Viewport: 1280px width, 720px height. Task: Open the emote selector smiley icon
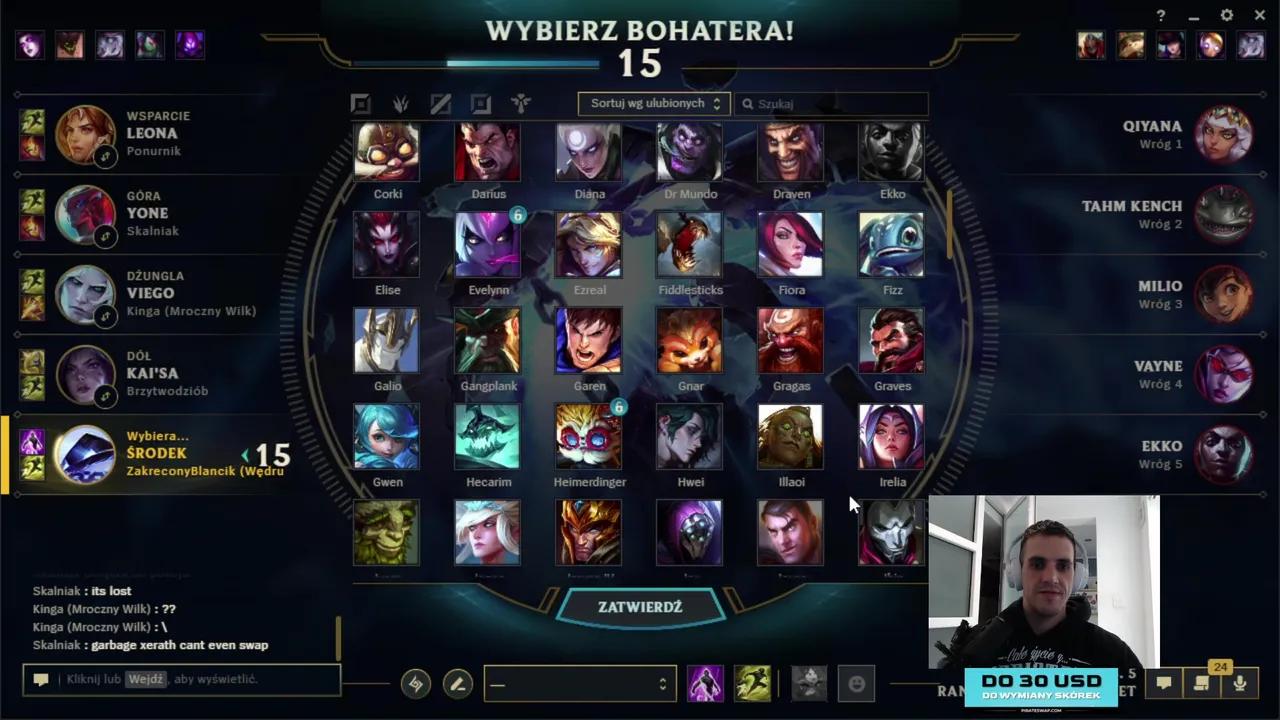click(855, 683)
